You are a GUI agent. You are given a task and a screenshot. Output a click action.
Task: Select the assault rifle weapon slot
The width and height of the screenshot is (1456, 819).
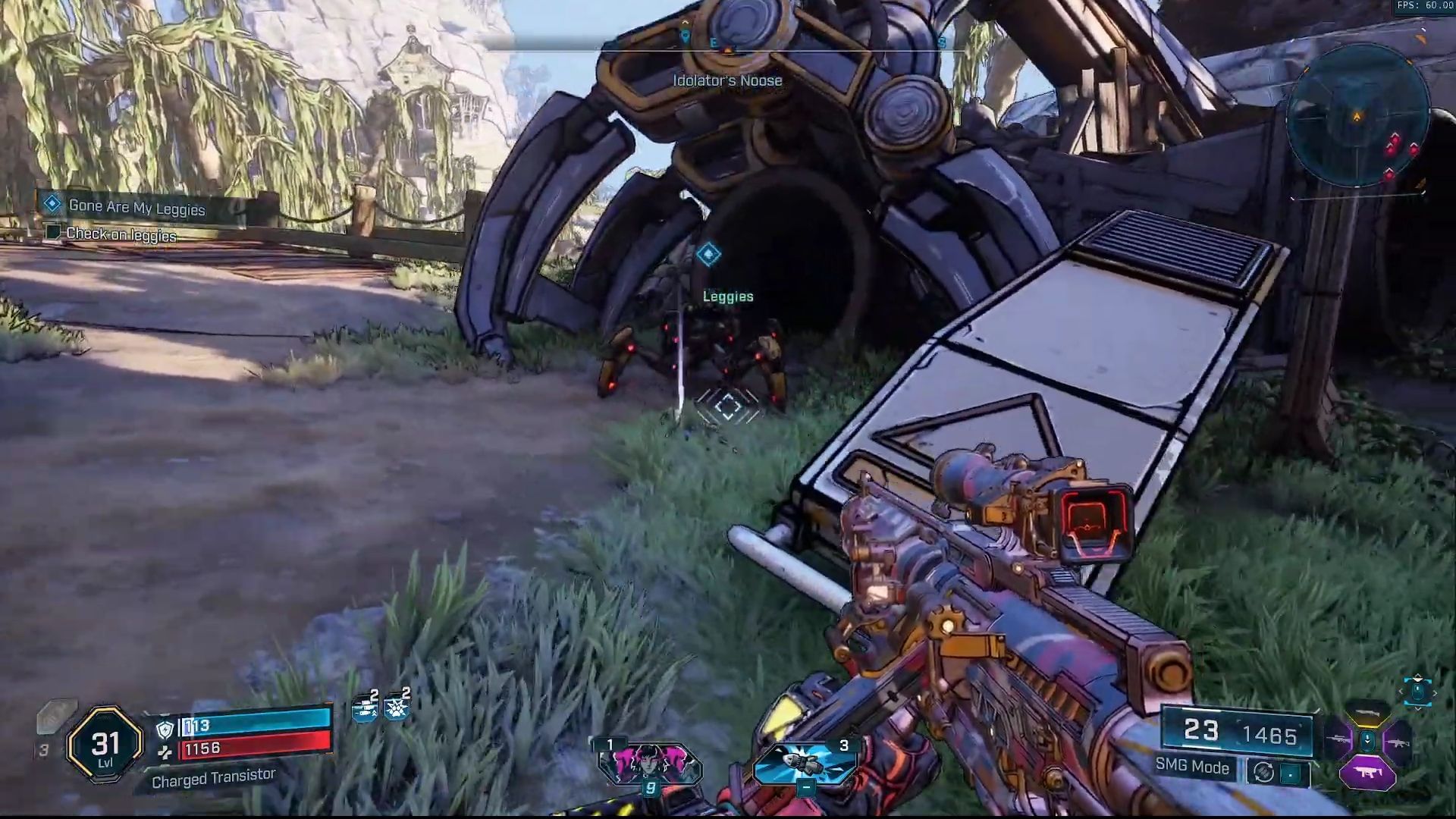pos(1399,743)
